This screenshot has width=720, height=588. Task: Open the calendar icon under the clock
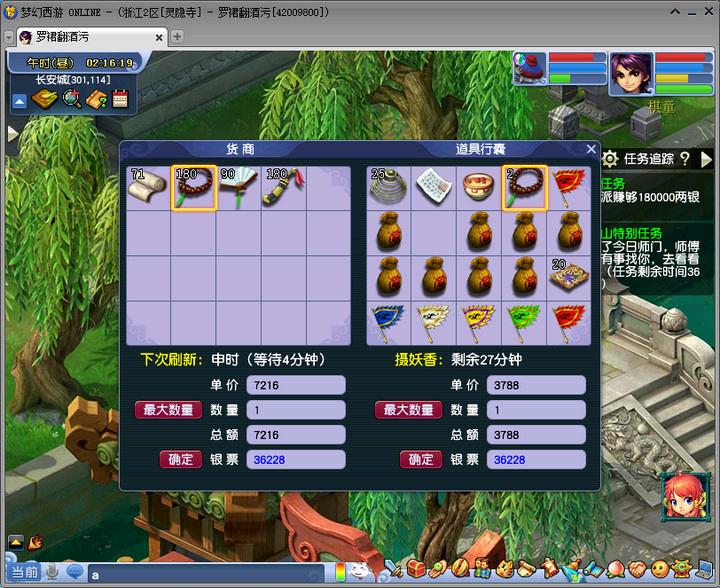[x=121, y=99]
